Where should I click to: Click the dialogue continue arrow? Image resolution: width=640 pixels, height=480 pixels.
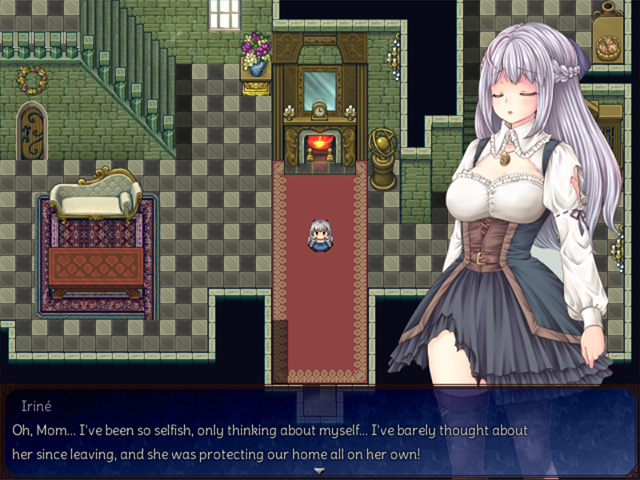tap(320, 470)
